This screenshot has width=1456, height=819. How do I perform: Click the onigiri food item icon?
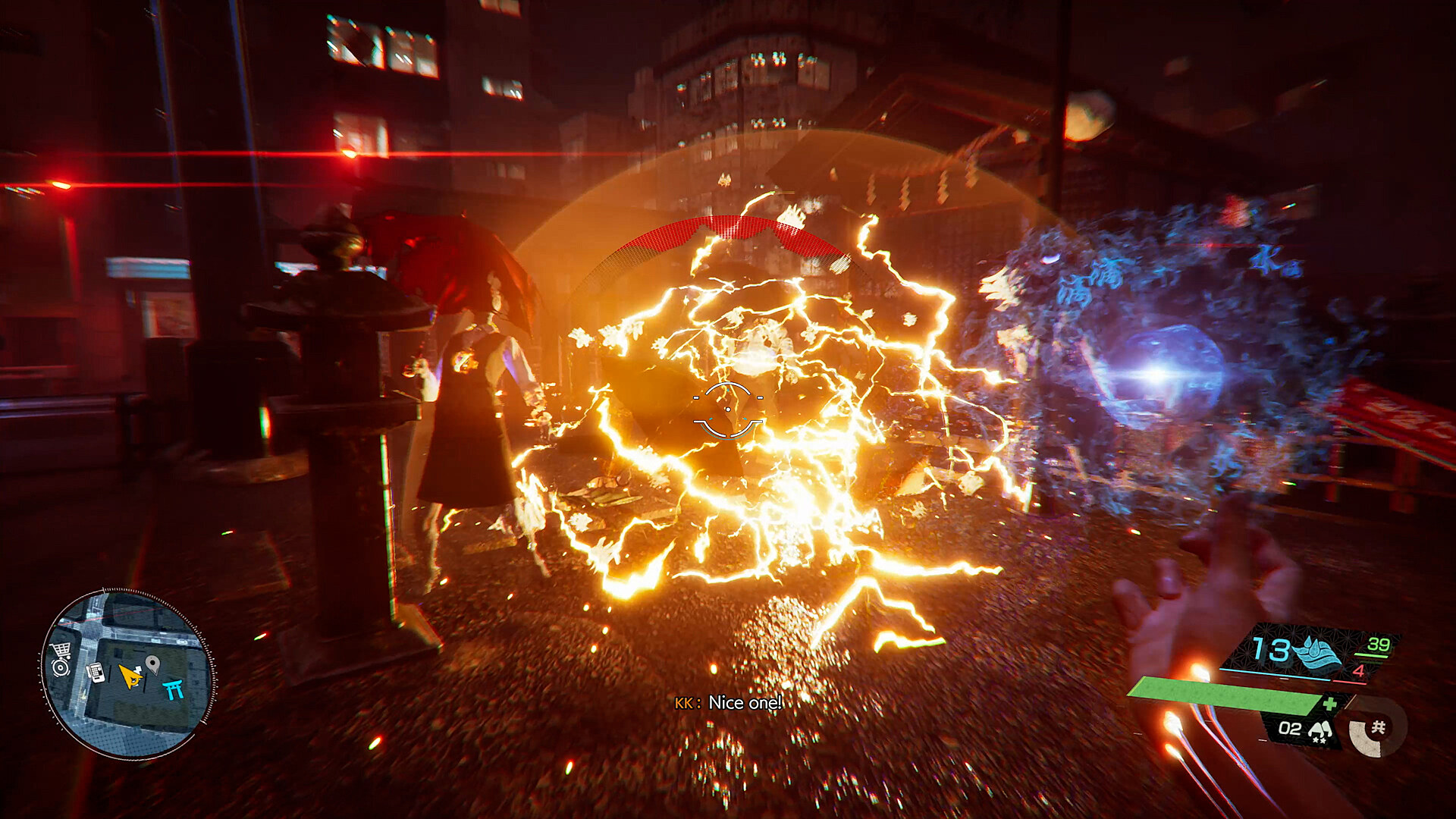[x=1321, y=730]
